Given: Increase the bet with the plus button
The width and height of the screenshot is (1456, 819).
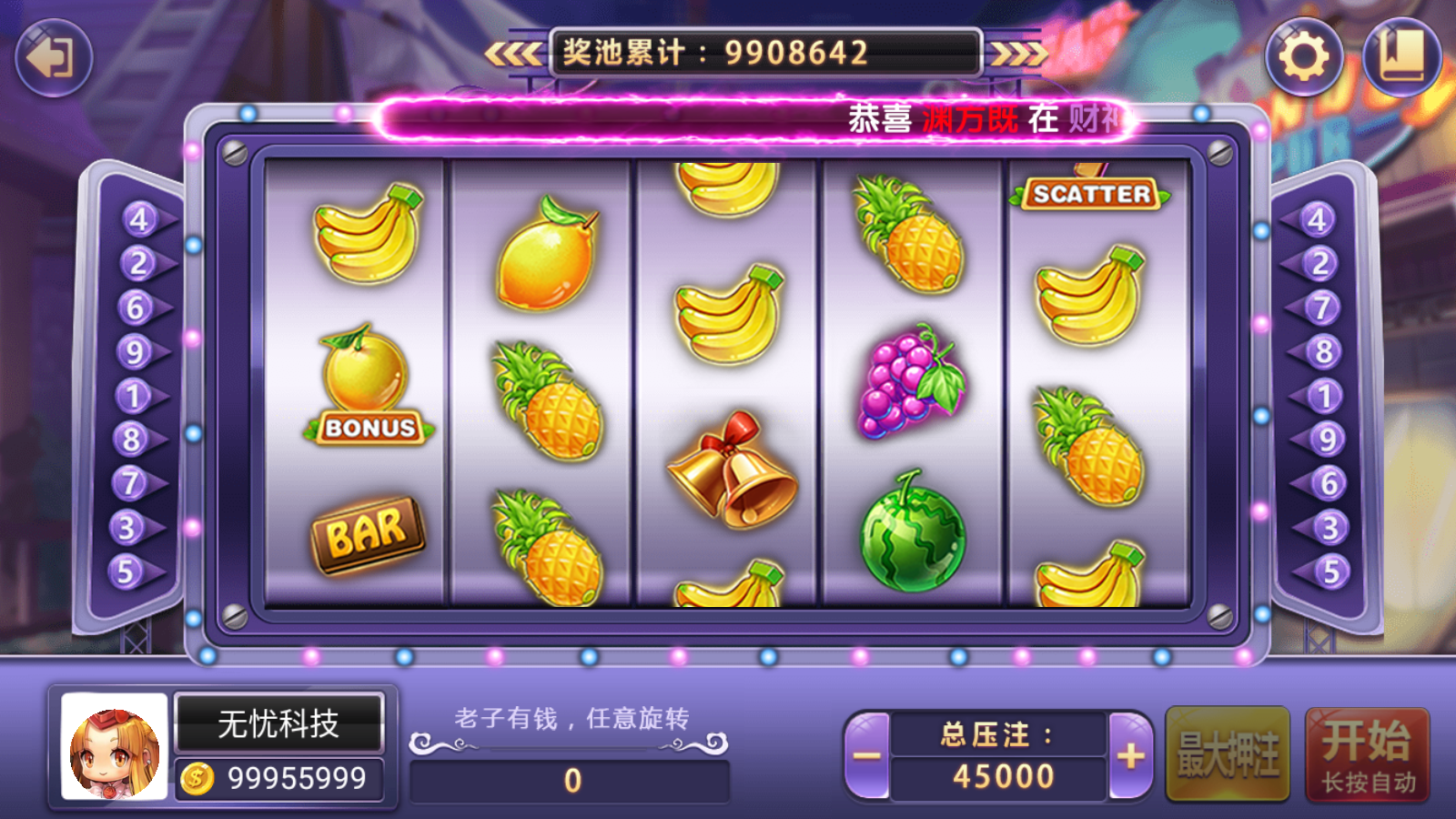Looking at the screenshot, I should pos(1128,755).
